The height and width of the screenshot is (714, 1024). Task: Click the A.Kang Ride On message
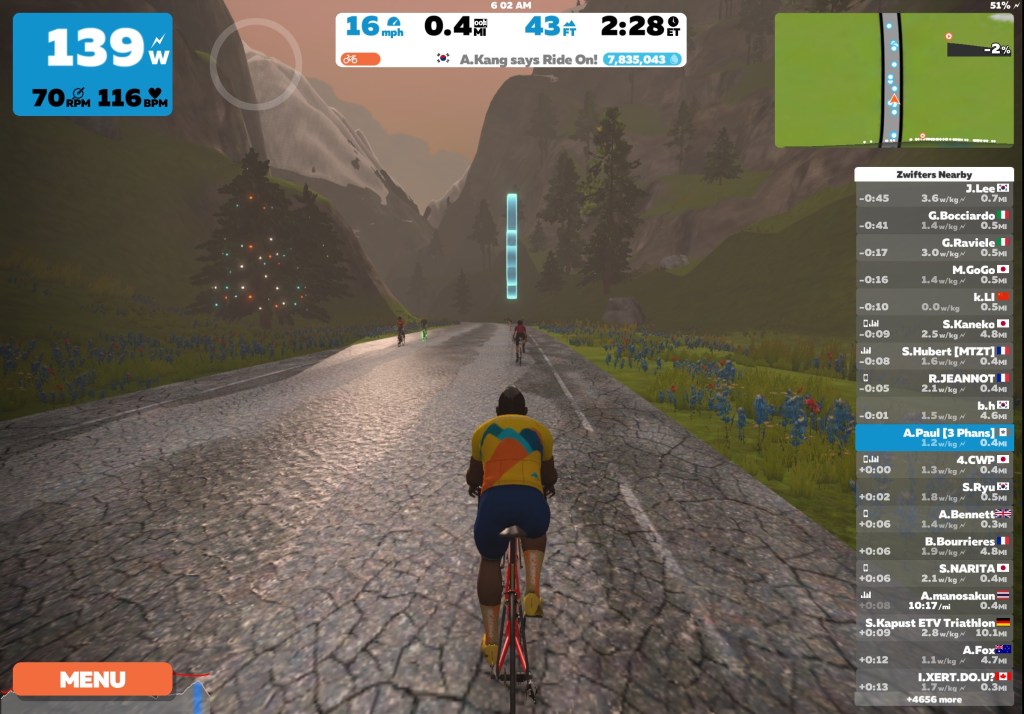[528, 59]
